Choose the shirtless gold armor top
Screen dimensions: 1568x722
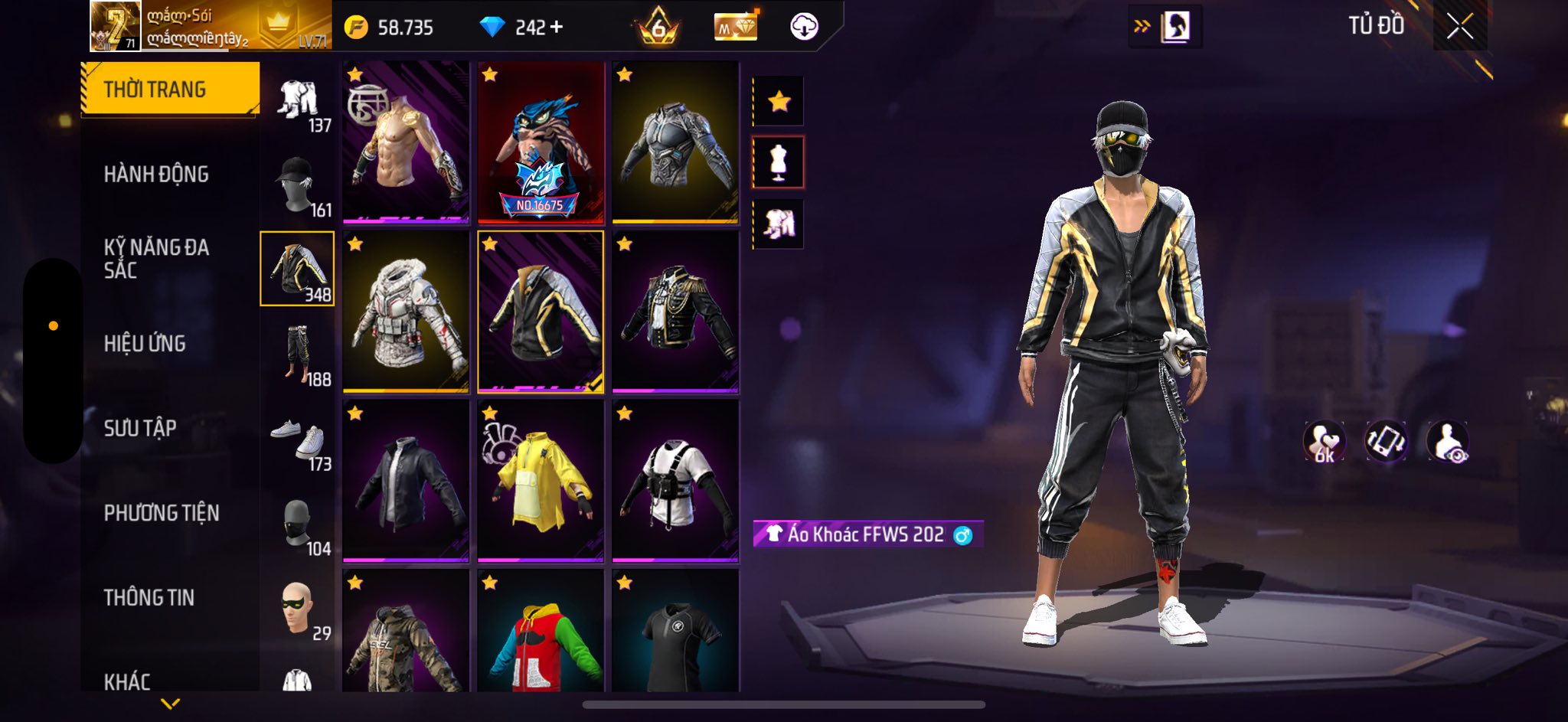coord(406,143)
